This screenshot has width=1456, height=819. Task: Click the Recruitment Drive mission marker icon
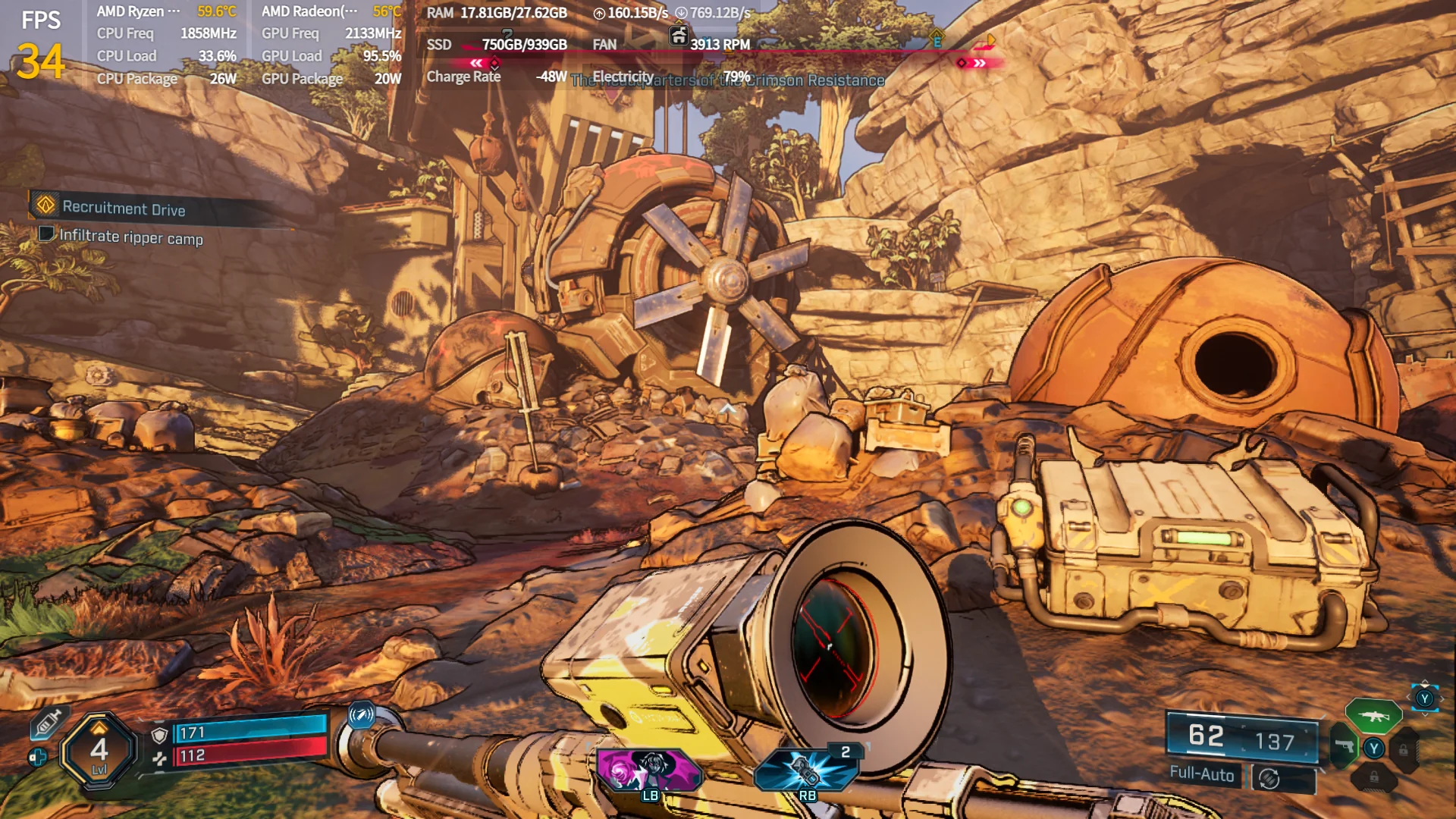coord(45,206)
